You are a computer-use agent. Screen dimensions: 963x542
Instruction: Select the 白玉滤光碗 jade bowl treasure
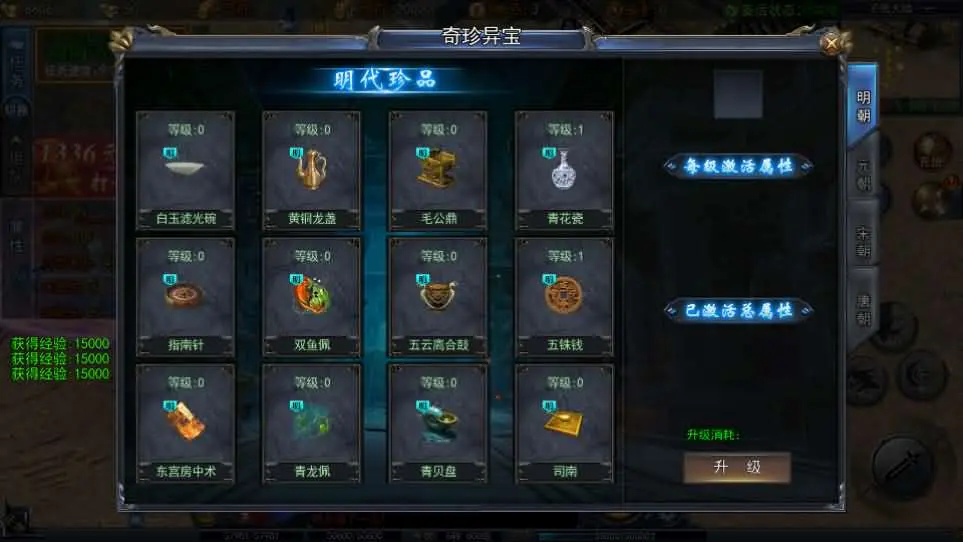click(185, 170)
